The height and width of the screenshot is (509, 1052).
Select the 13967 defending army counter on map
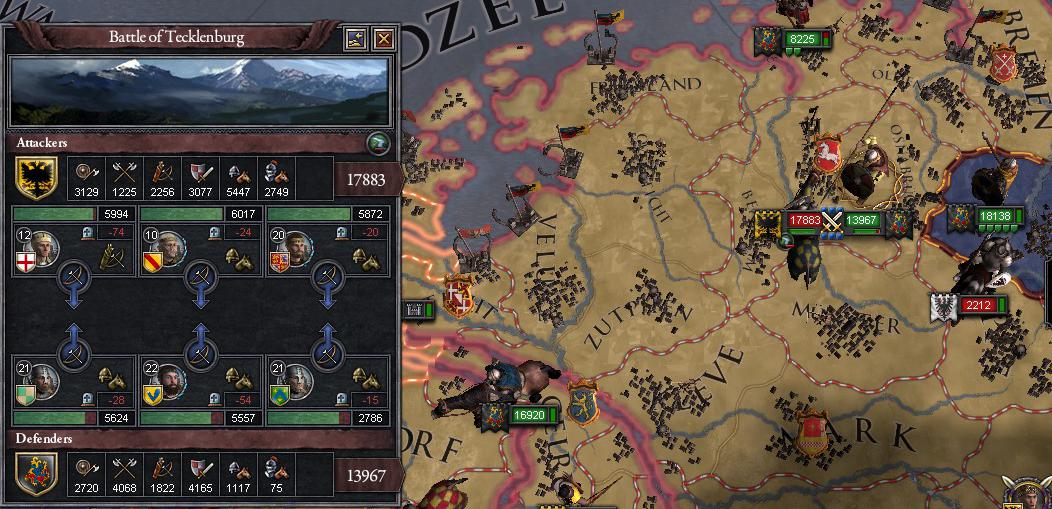[861, 220]
